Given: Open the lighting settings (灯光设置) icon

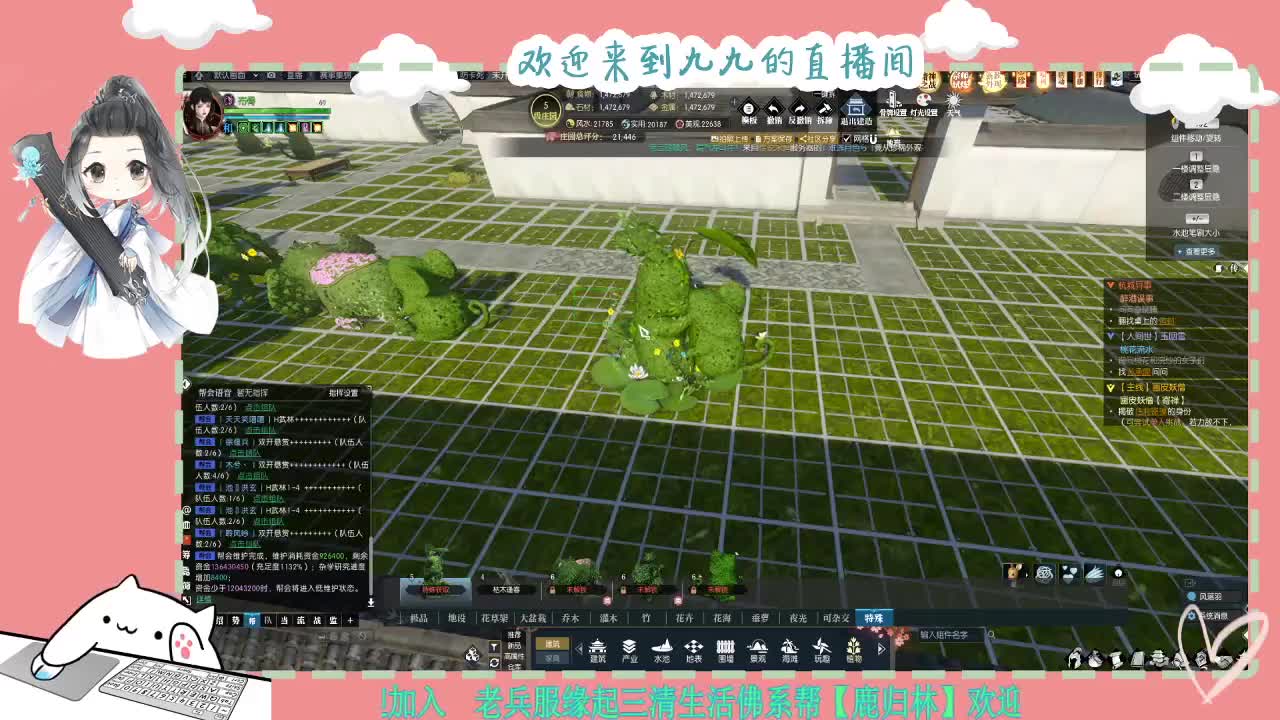Looking at the screenshot, I should pos(922,100).
